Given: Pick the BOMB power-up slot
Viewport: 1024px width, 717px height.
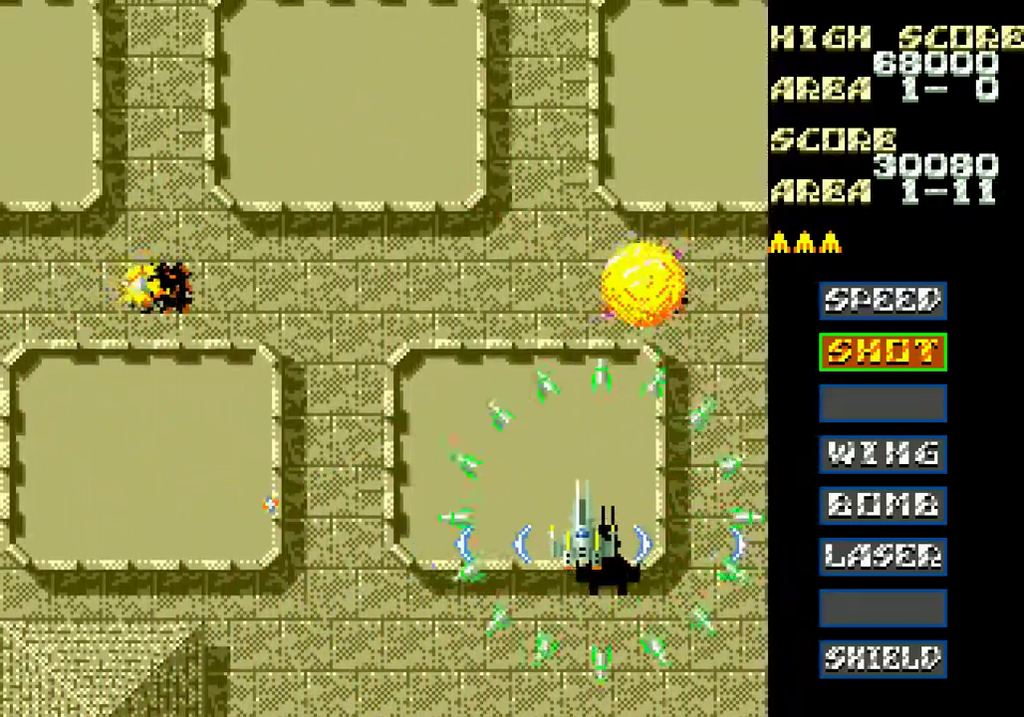Looking at the screenshot, I should (x=883, y=505).
